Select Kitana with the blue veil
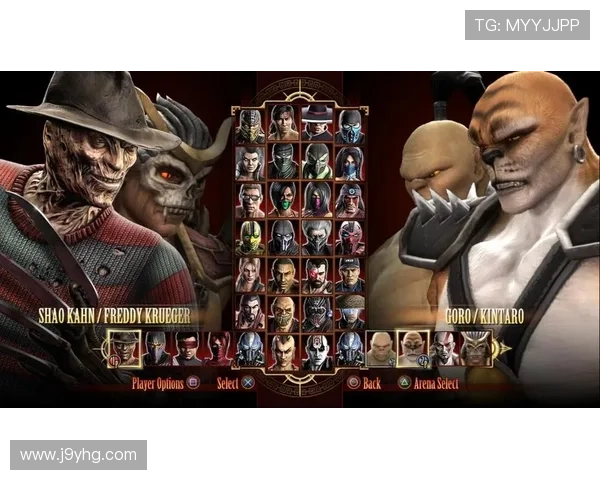The image size is (600, 480). point(349,163)
